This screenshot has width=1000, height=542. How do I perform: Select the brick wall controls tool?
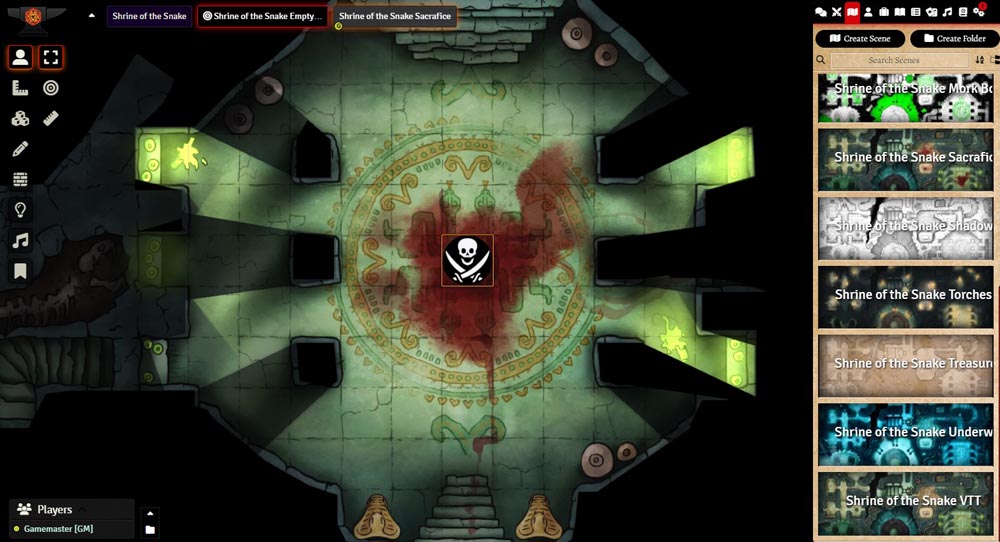pyautogui.click(x=20, y=179)
